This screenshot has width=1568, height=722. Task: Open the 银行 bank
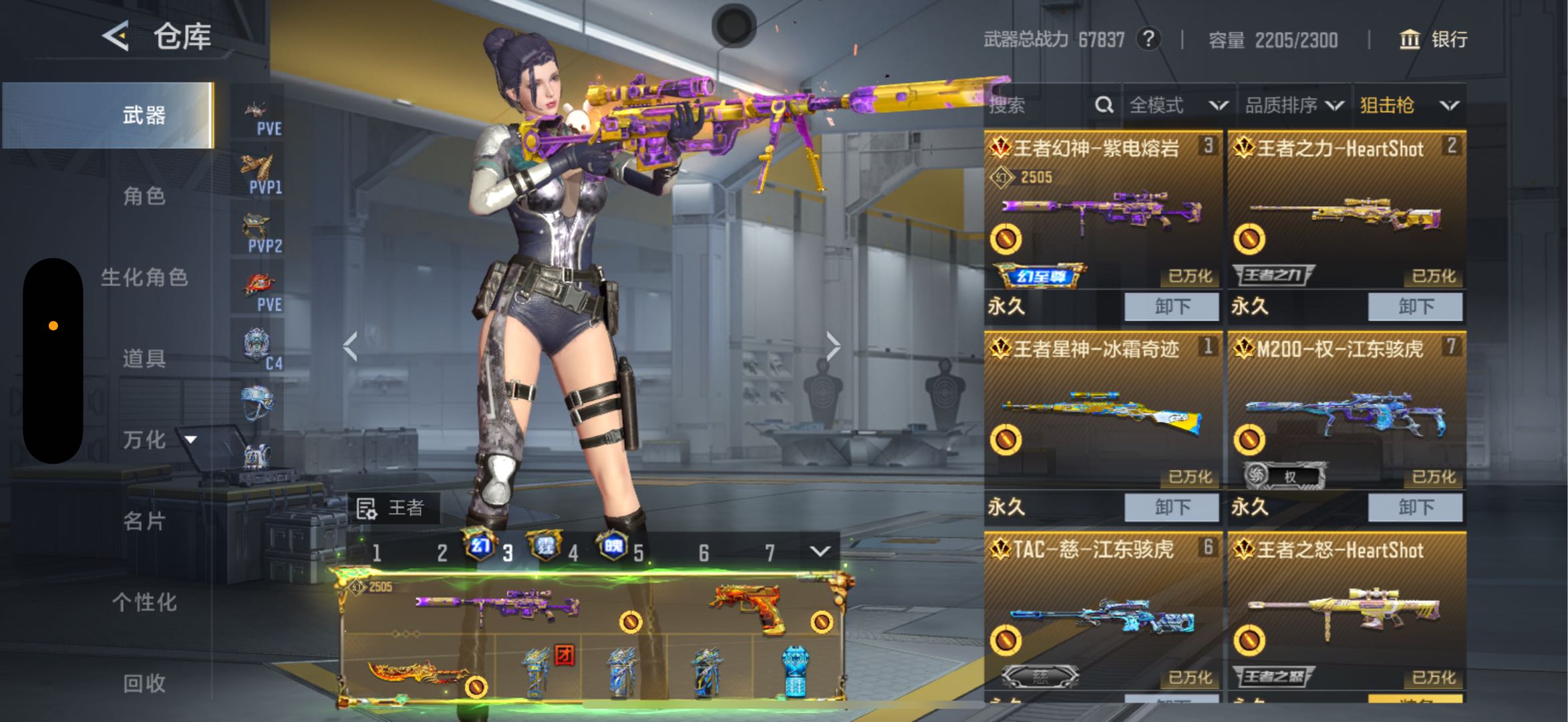click(1434, 39)
